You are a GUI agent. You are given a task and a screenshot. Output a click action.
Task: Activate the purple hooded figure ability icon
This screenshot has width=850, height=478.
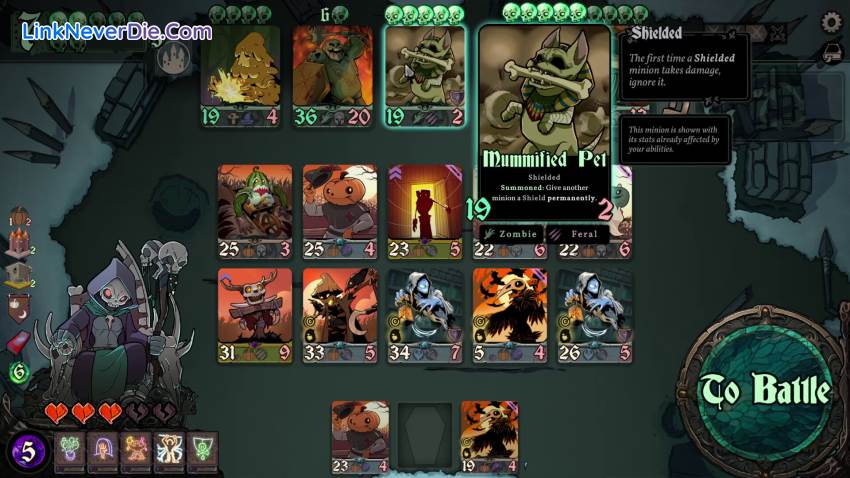pyautogui.click(x=102, y=452)
